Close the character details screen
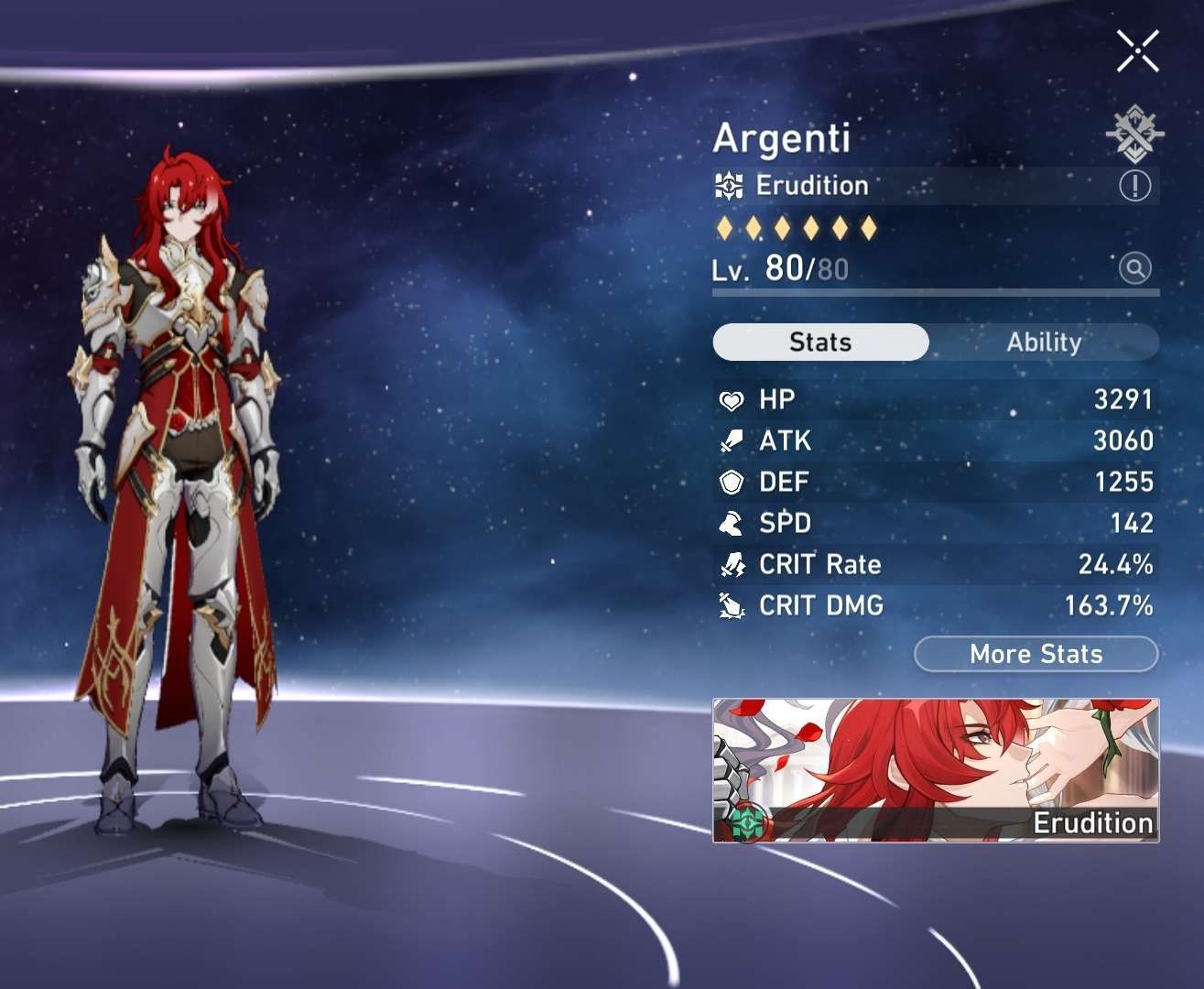Screen dimensions: 1204x989 [x=1138, y=50]
